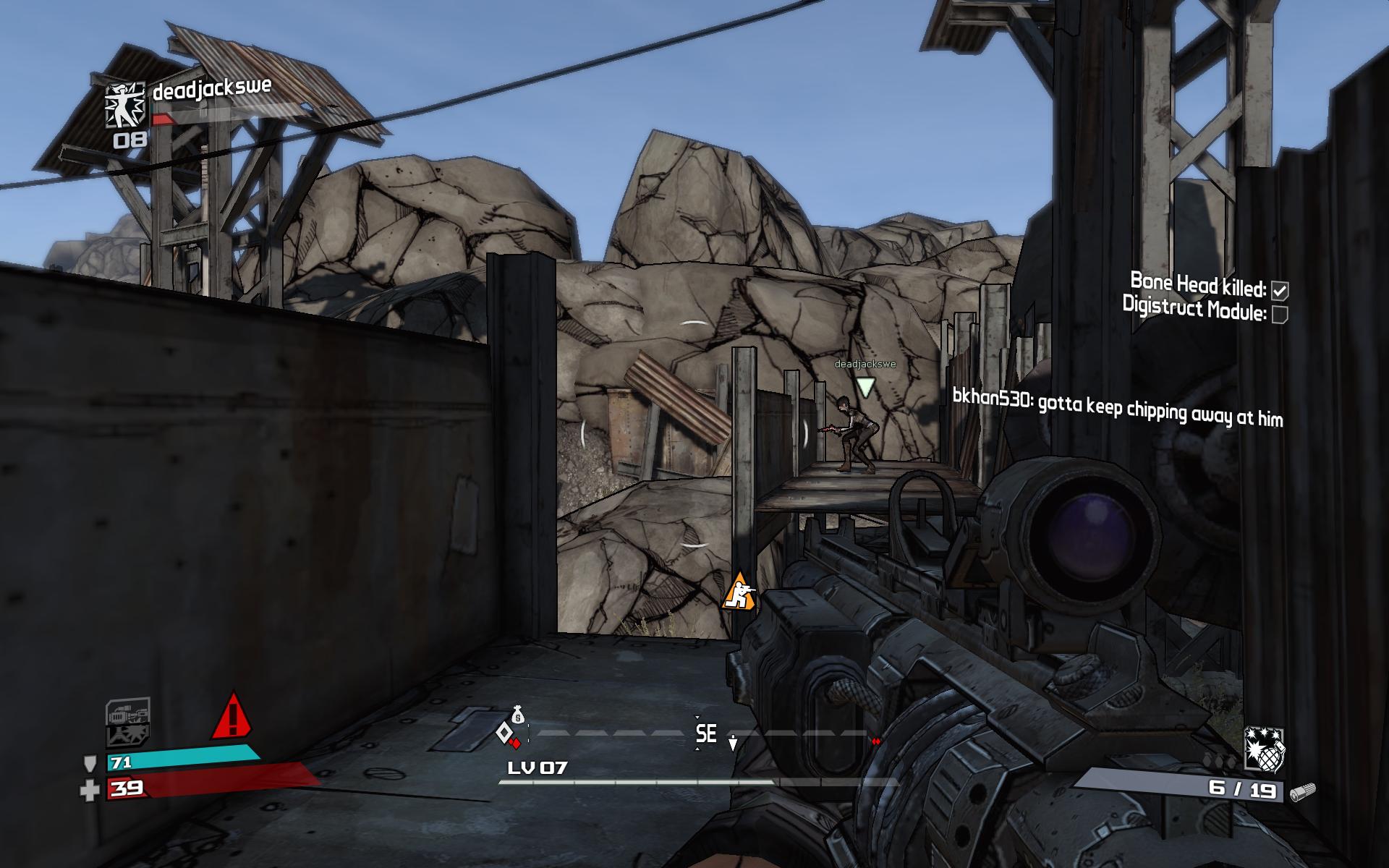
Task: Click the Bone Head killed checkbox
Action: point(1280,291)
